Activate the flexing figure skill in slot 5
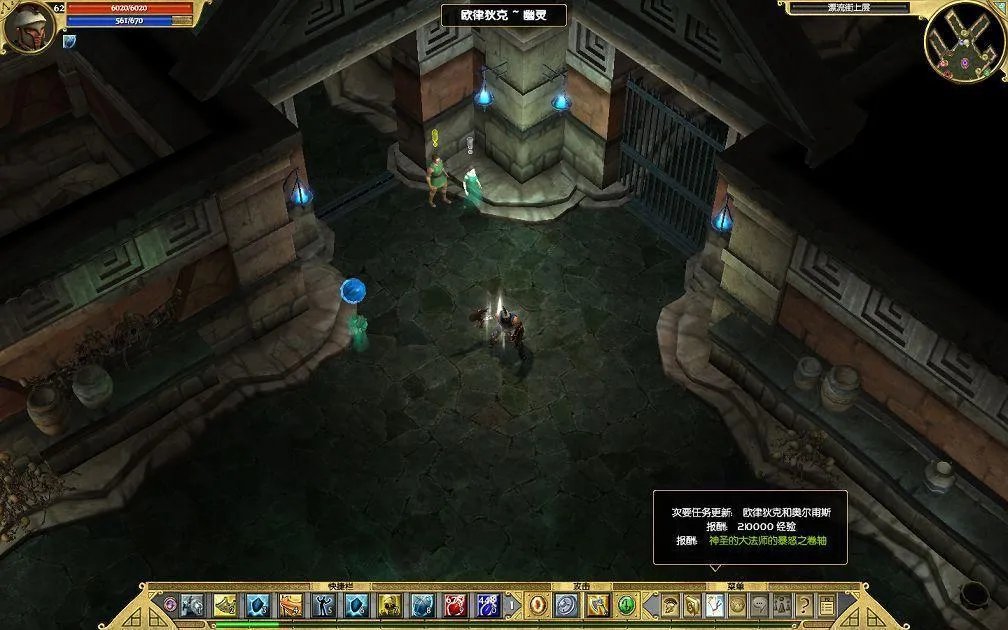 324,605
